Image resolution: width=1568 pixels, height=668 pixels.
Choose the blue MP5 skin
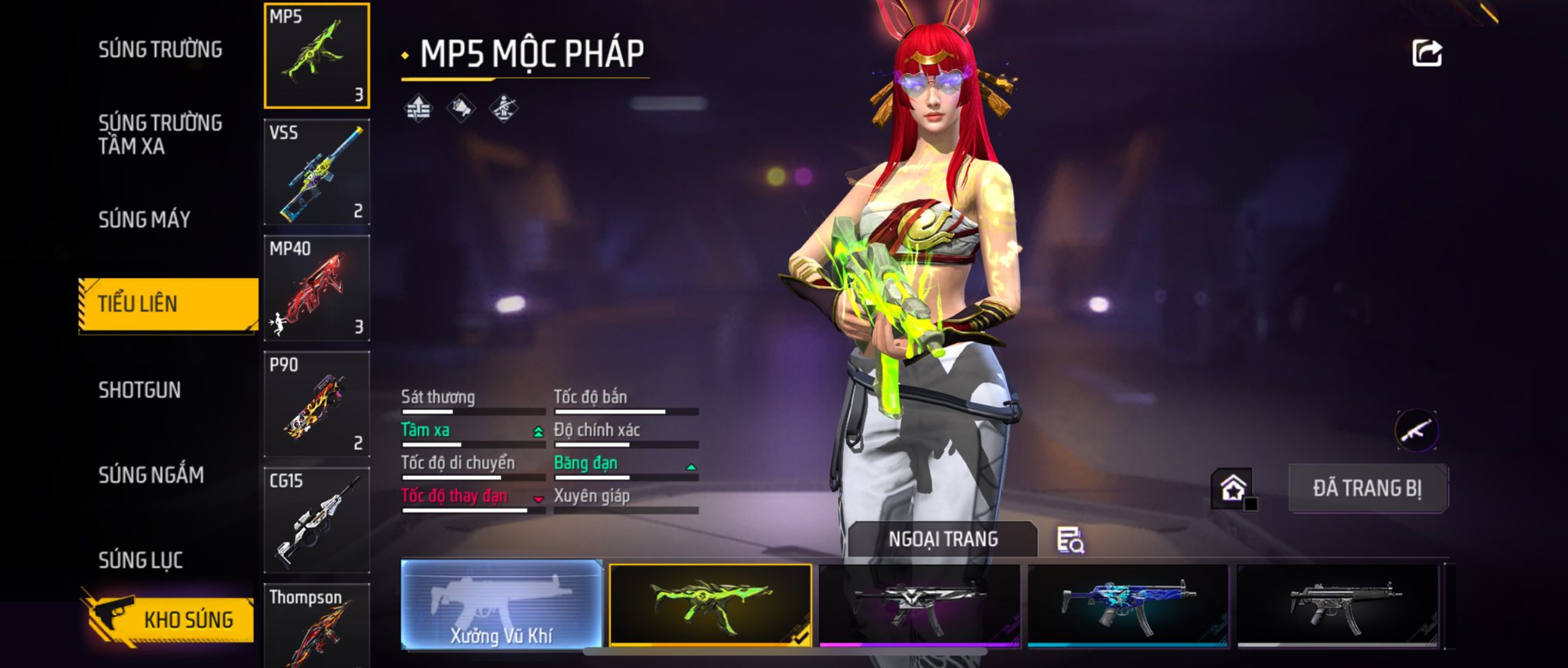tap(1127, 605)
